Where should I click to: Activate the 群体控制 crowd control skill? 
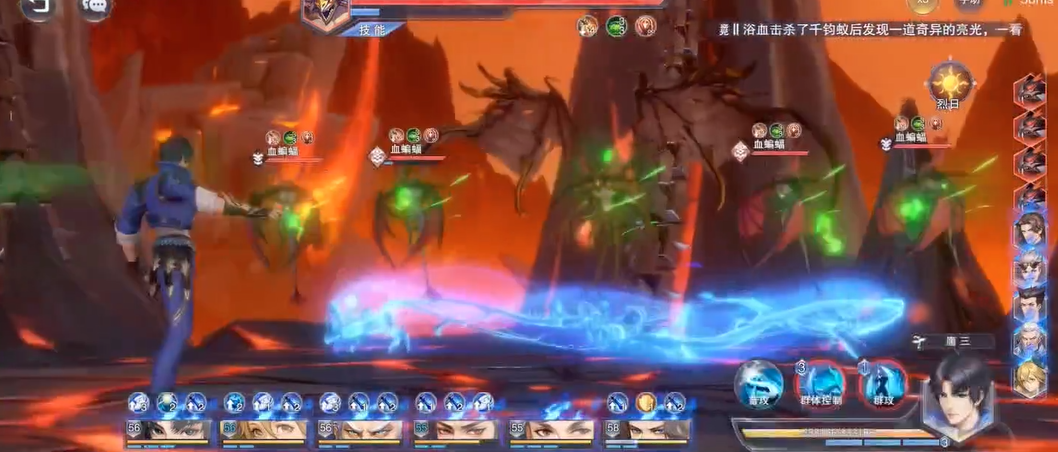point(822,384)
